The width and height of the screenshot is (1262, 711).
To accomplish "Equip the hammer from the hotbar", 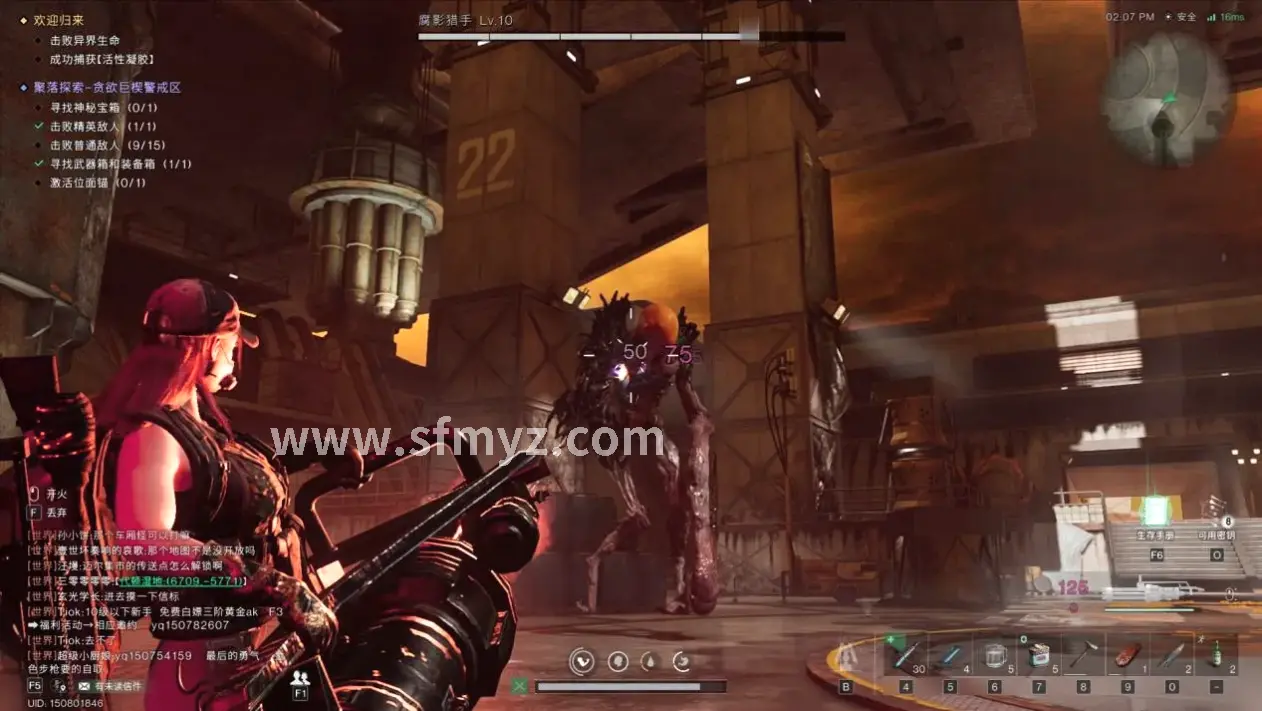I will (x=1083, y=655).
